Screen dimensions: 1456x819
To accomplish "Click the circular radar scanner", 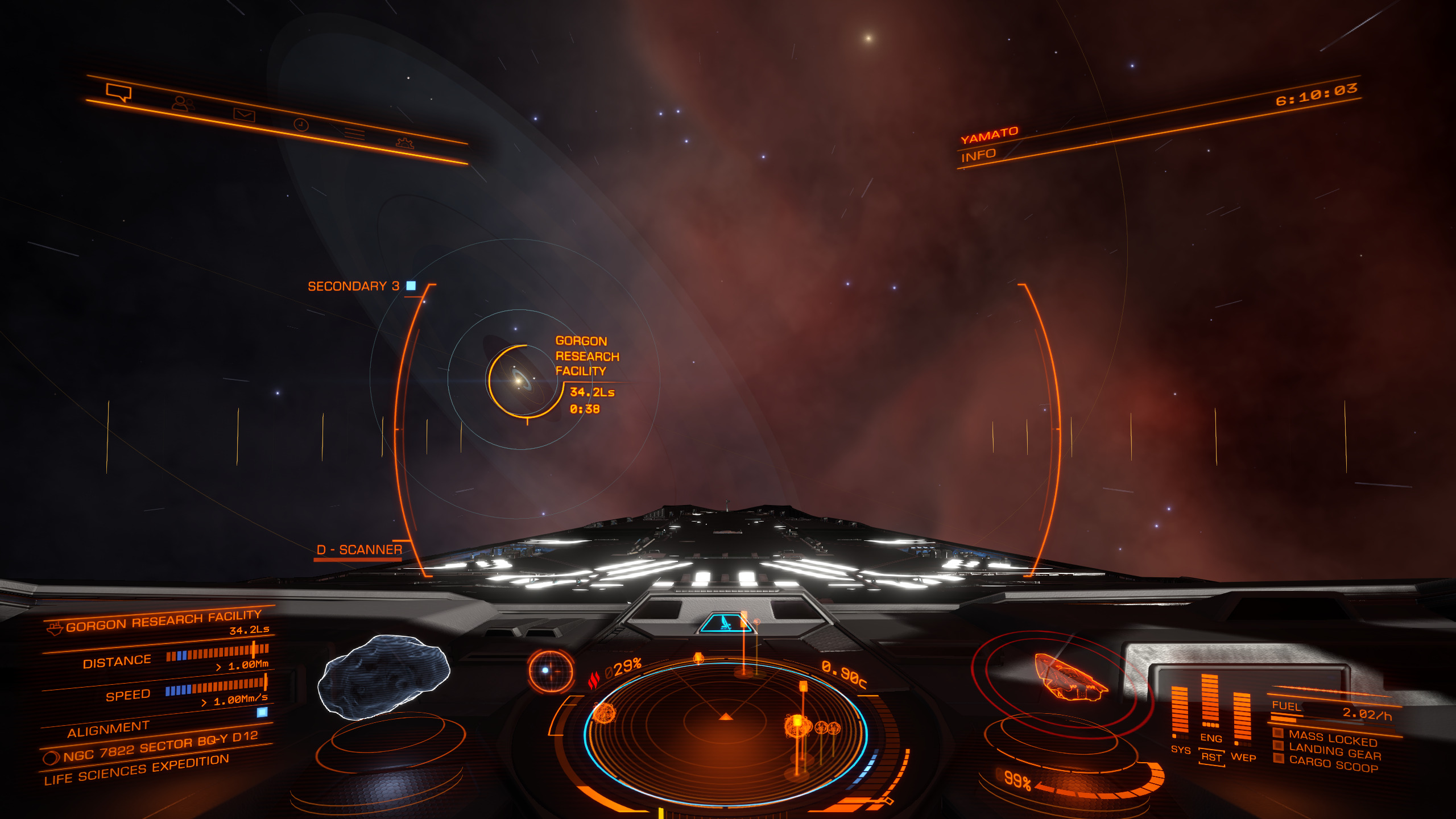I will coord(726,729).
